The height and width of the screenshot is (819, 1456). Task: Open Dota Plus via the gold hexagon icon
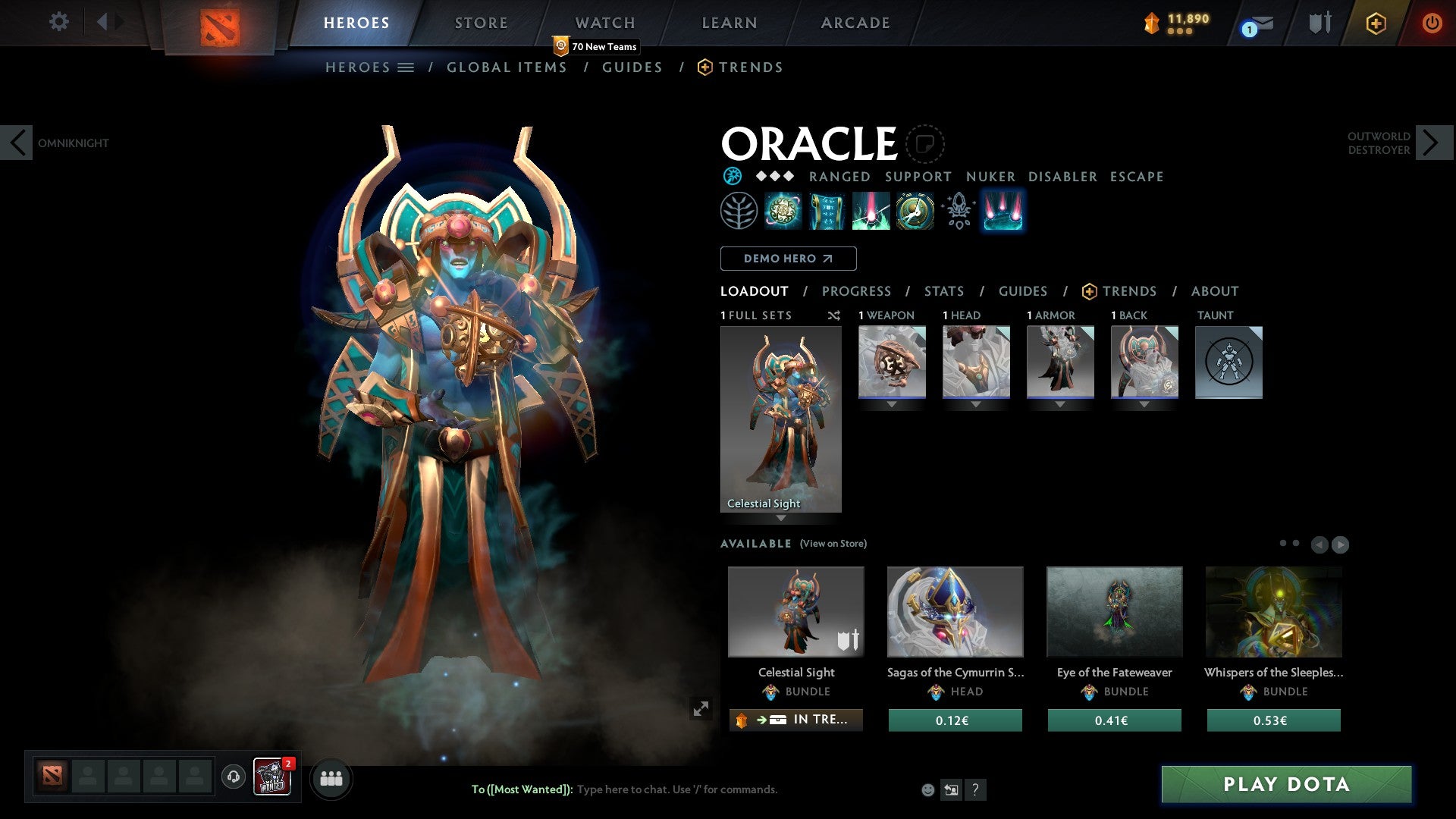click(1375, 23)
